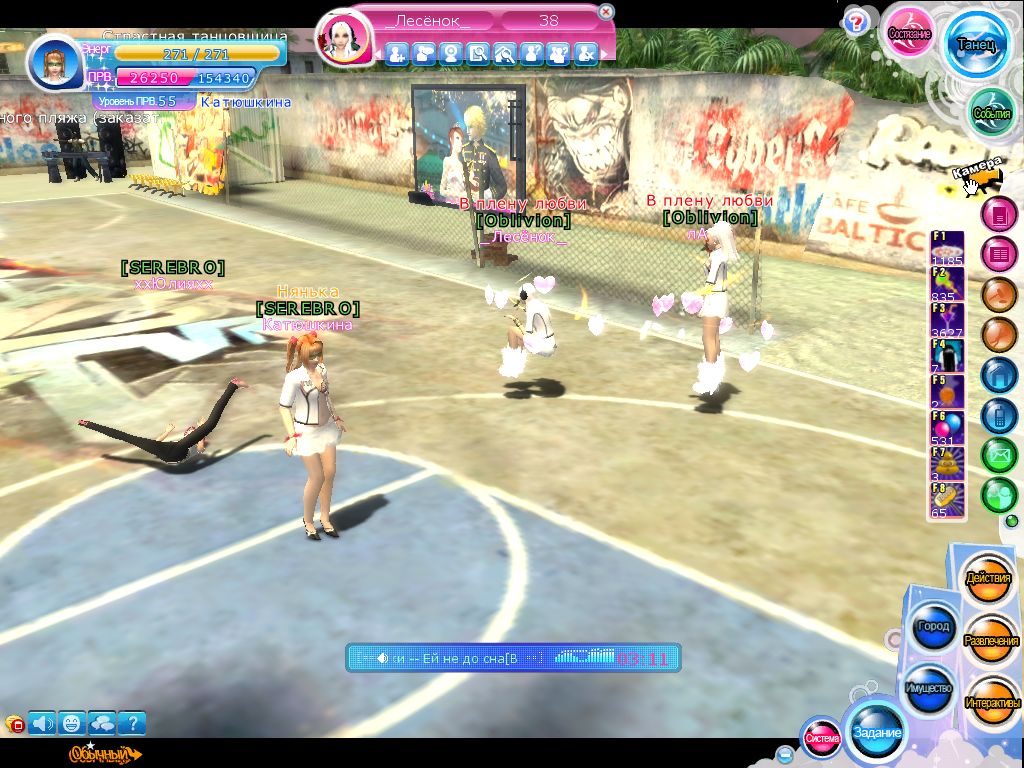Toggle the Камера camera control
This screenshot has height=768, width=1024.
click(x=977, y=175)
